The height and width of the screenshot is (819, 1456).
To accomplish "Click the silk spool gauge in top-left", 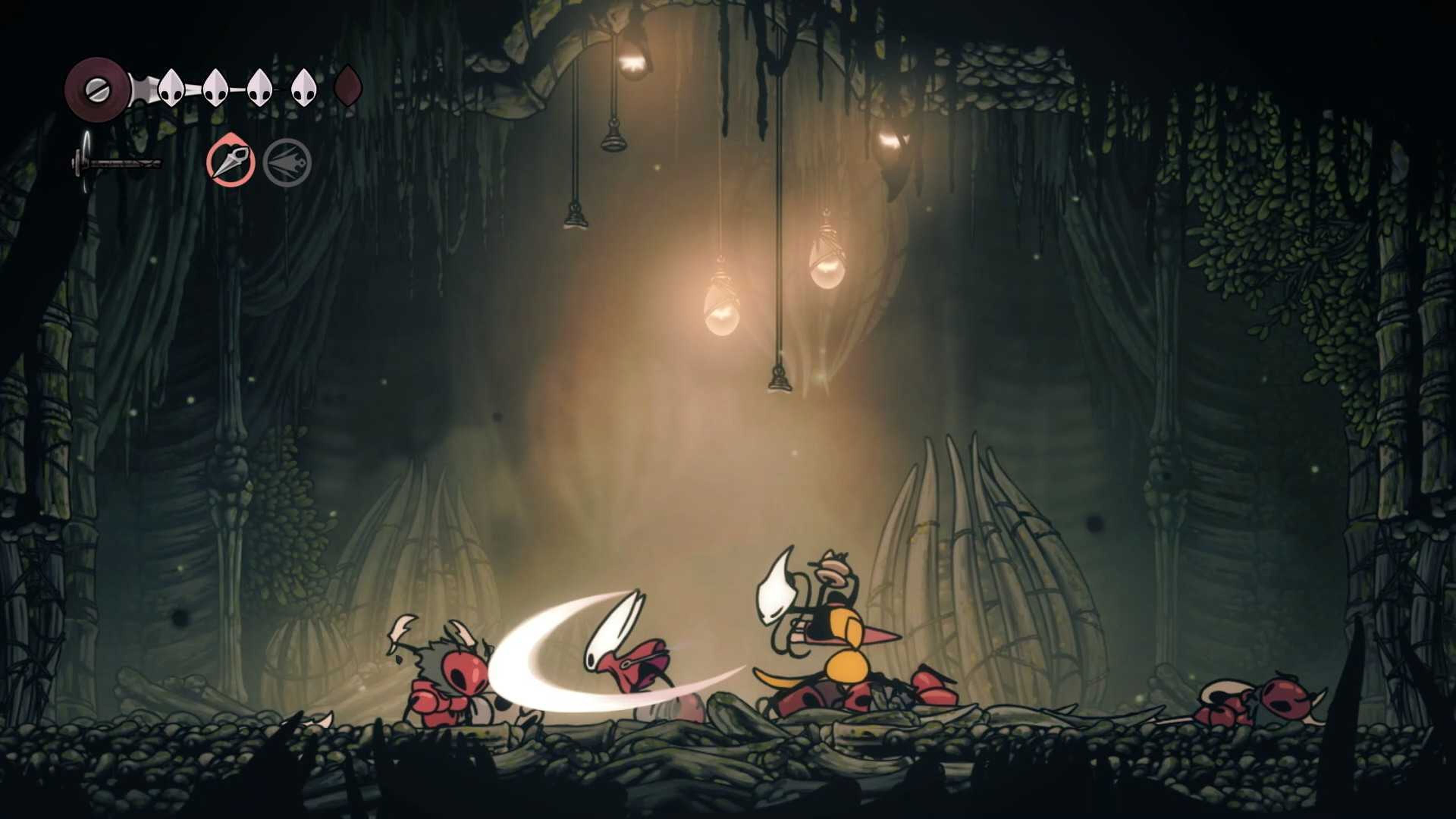I will [x=97, y=88].
